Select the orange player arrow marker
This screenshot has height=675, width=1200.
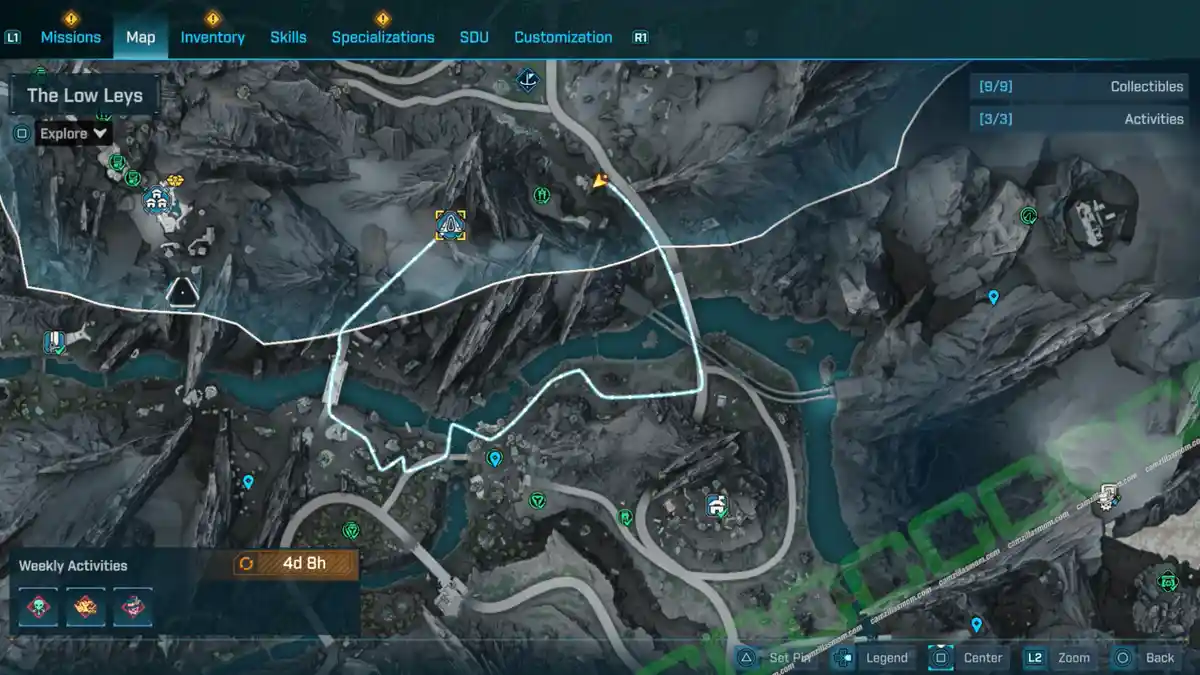[x=600, y=181]
